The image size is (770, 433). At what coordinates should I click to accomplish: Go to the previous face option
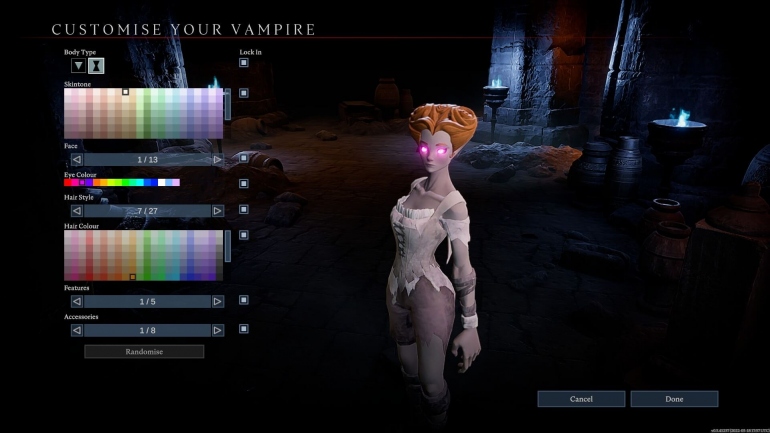[77, 159]
